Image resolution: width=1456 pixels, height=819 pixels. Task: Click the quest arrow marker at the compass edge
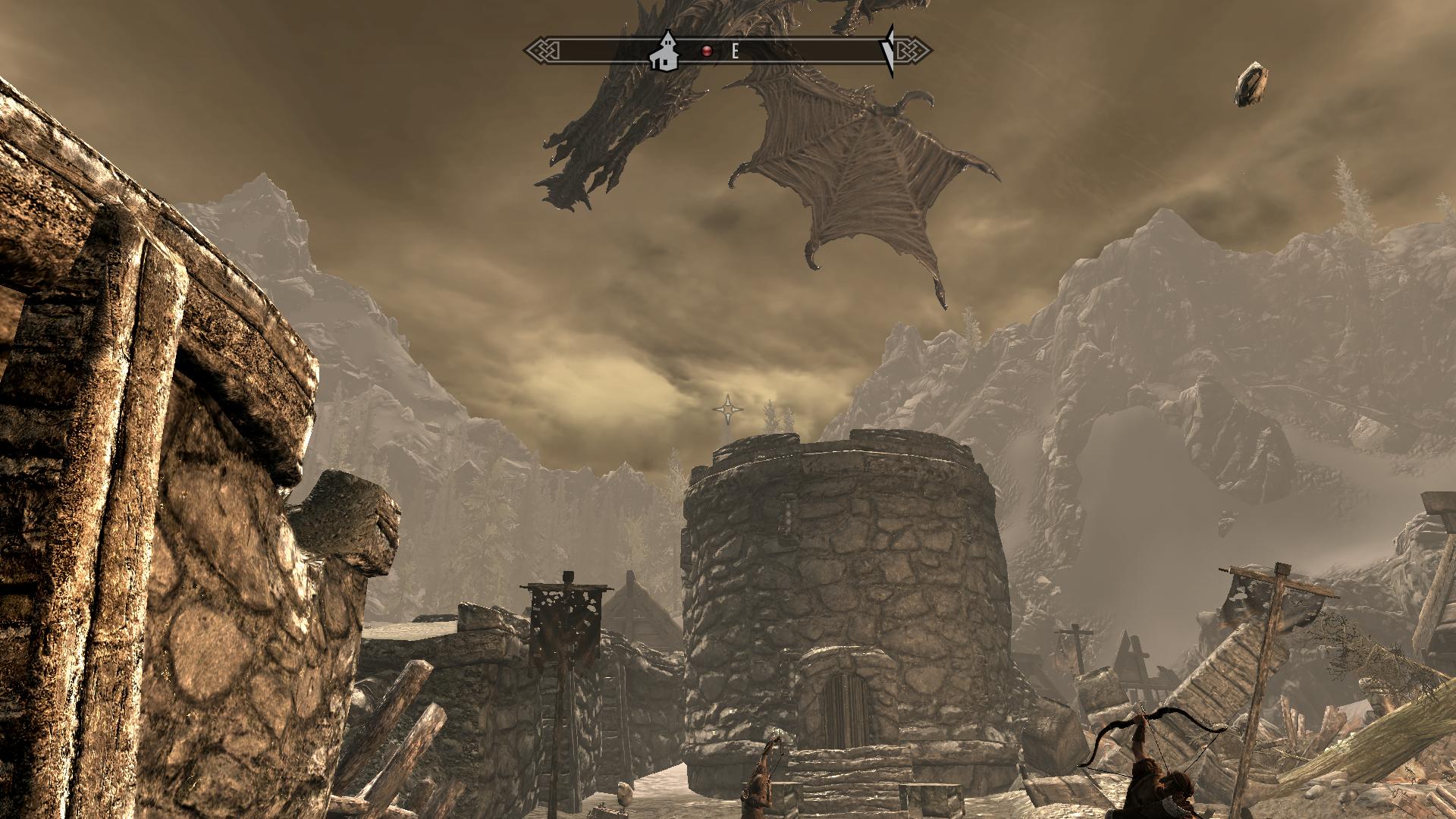[x=889, y=51]
